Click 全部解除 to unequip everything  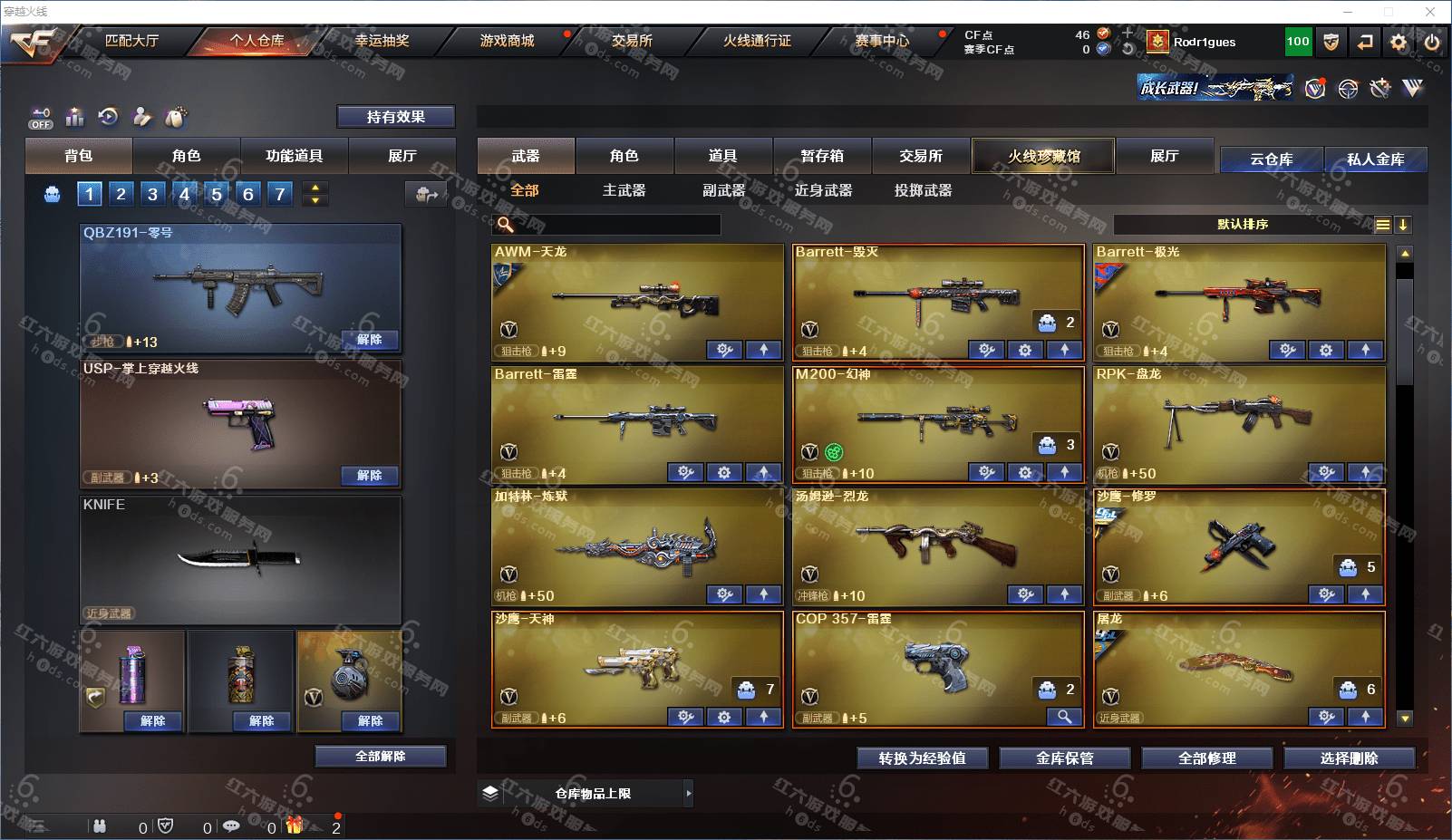pyautogui.click(x=381, y=757)
